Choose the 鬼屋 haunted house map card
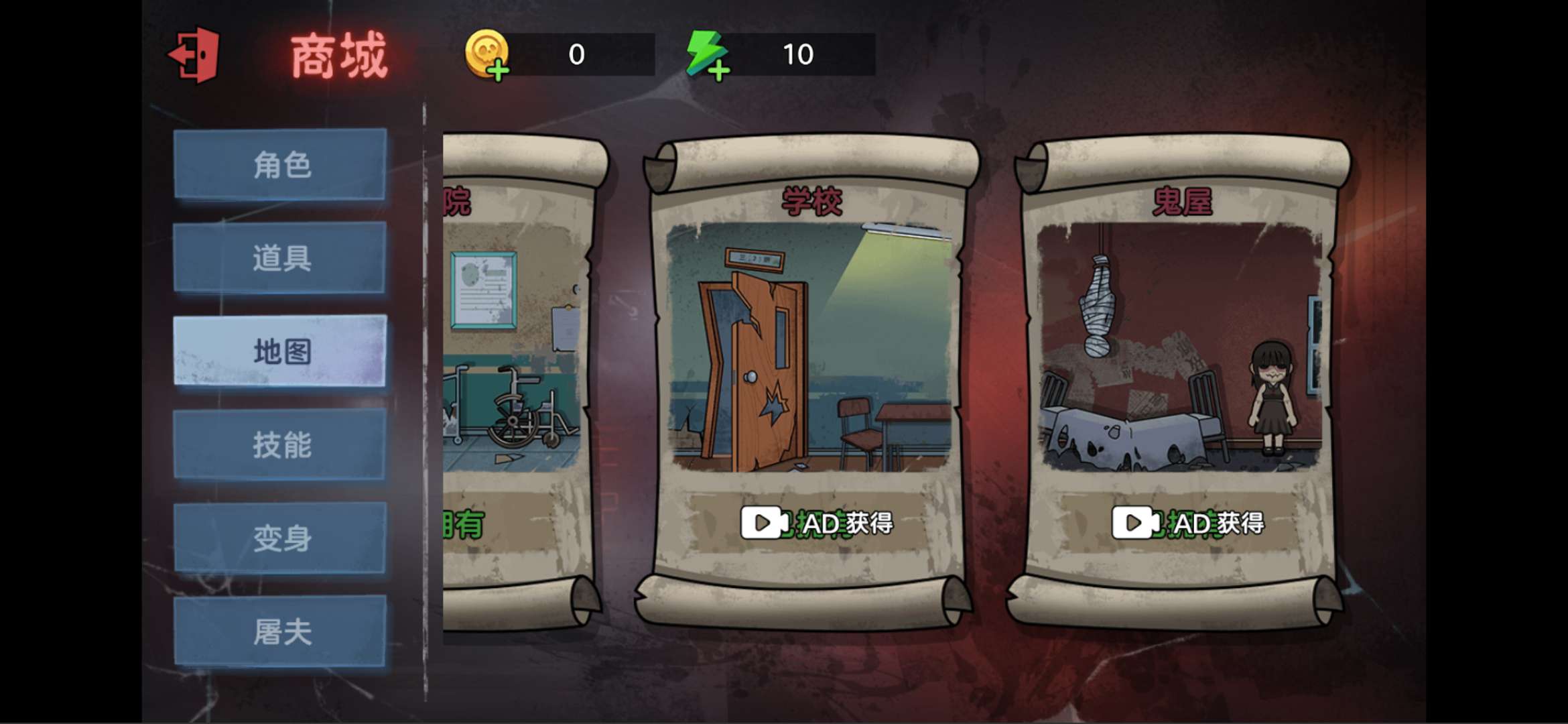Image resolution: width=1568 pixels, height=724 pixels. click(x=1181, y=347)
